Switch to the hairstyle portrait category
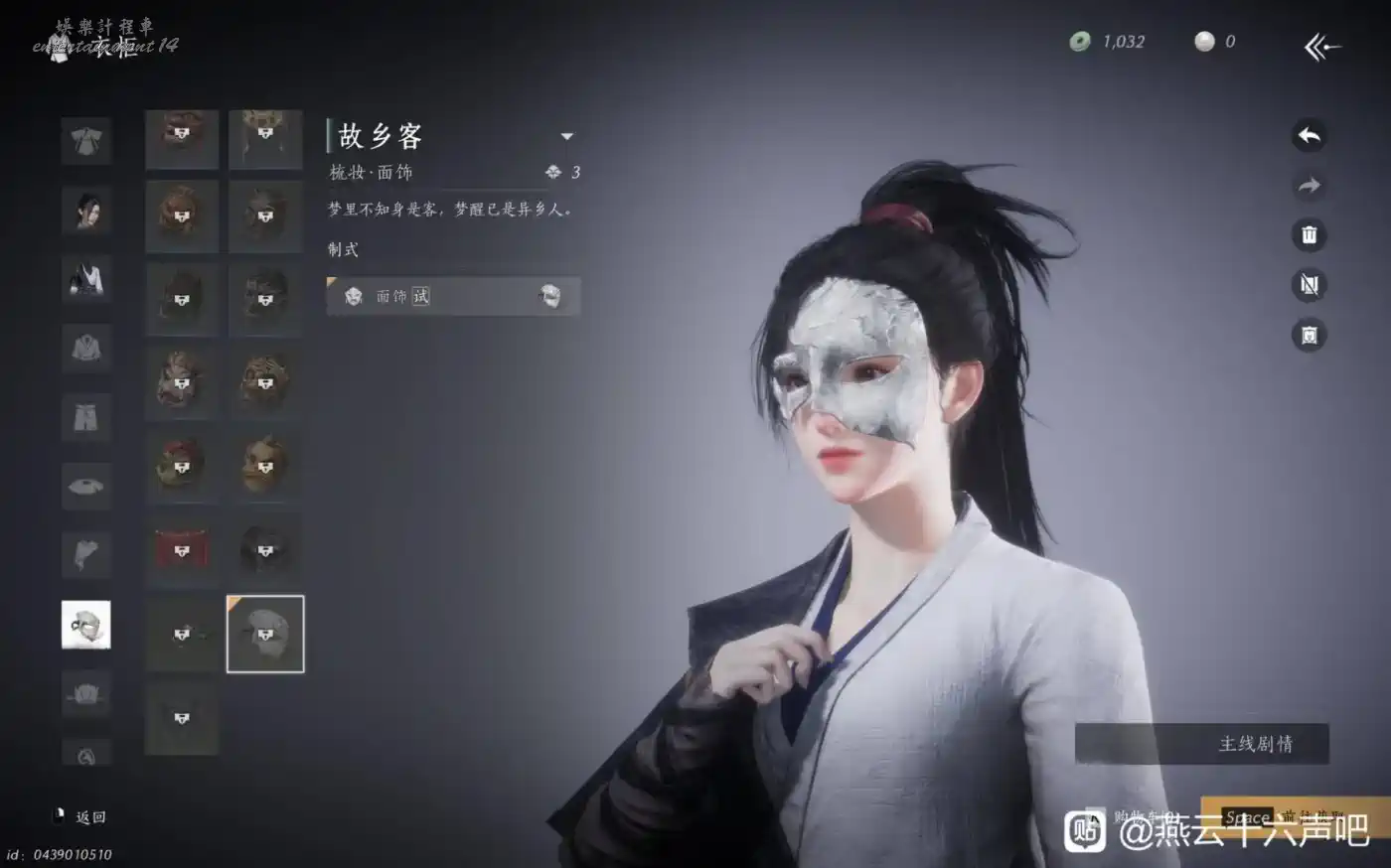Viewport: 1391px width, 868px height. click(x=86, y=211)
